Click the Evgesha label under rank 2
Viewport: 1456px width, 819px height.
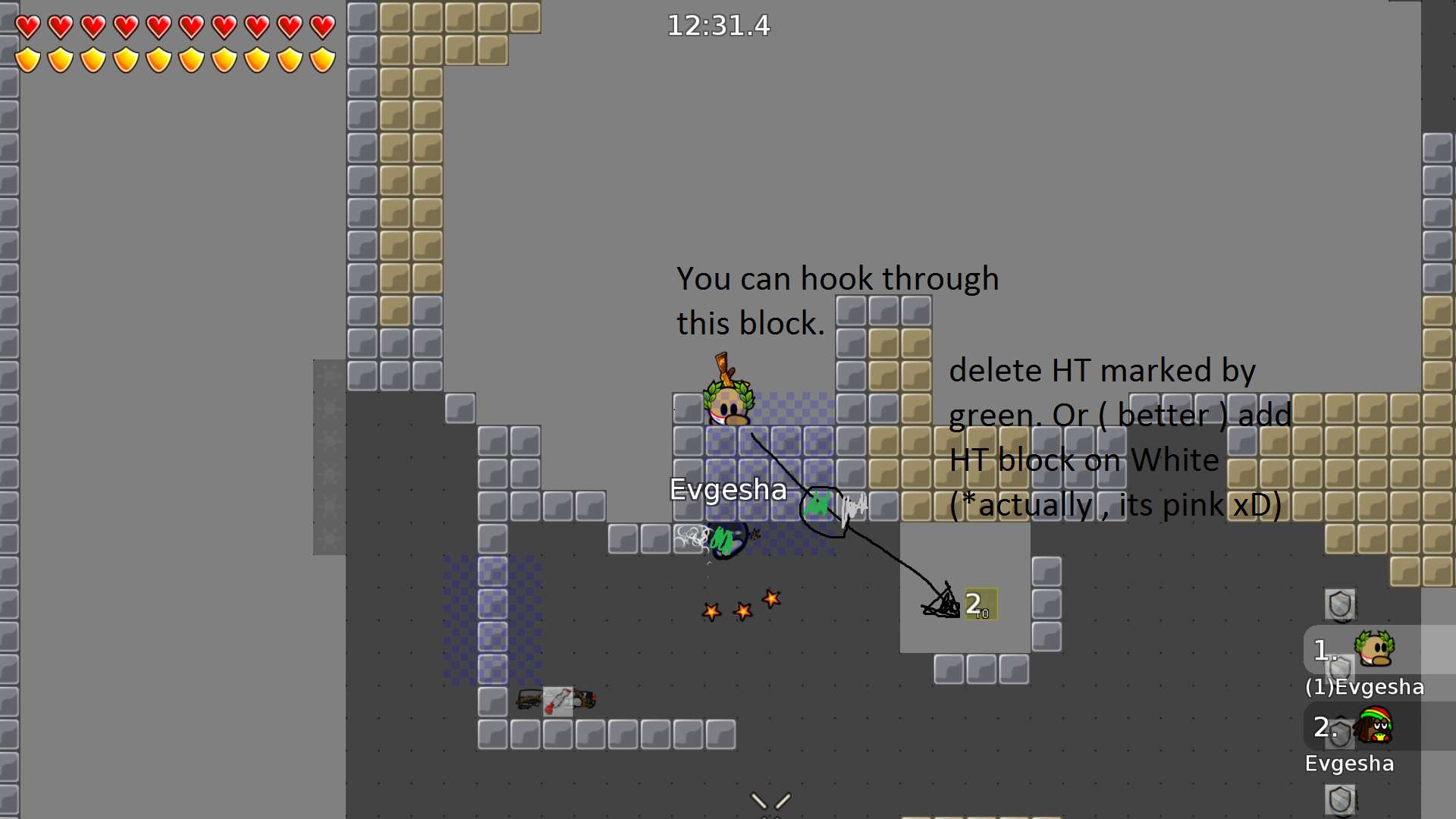pos(1350,764)
